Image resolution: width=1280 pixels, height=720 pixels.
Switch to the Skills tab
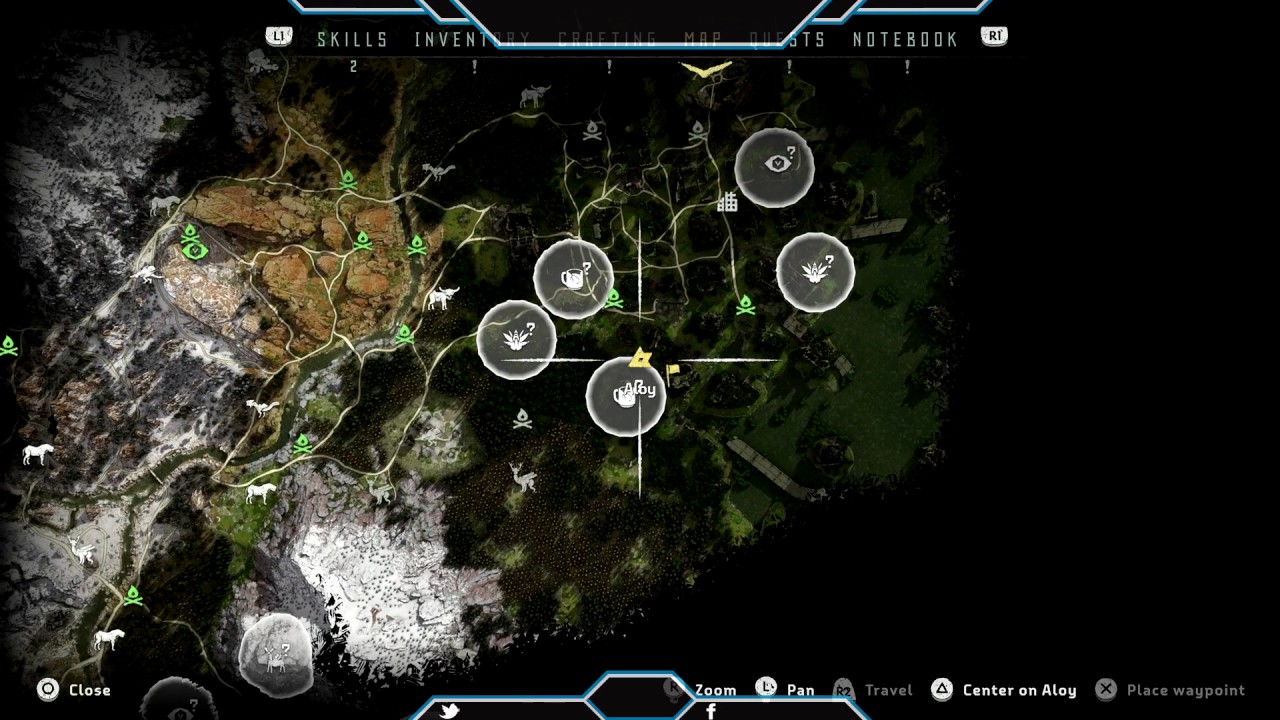[x=352, y=40]
